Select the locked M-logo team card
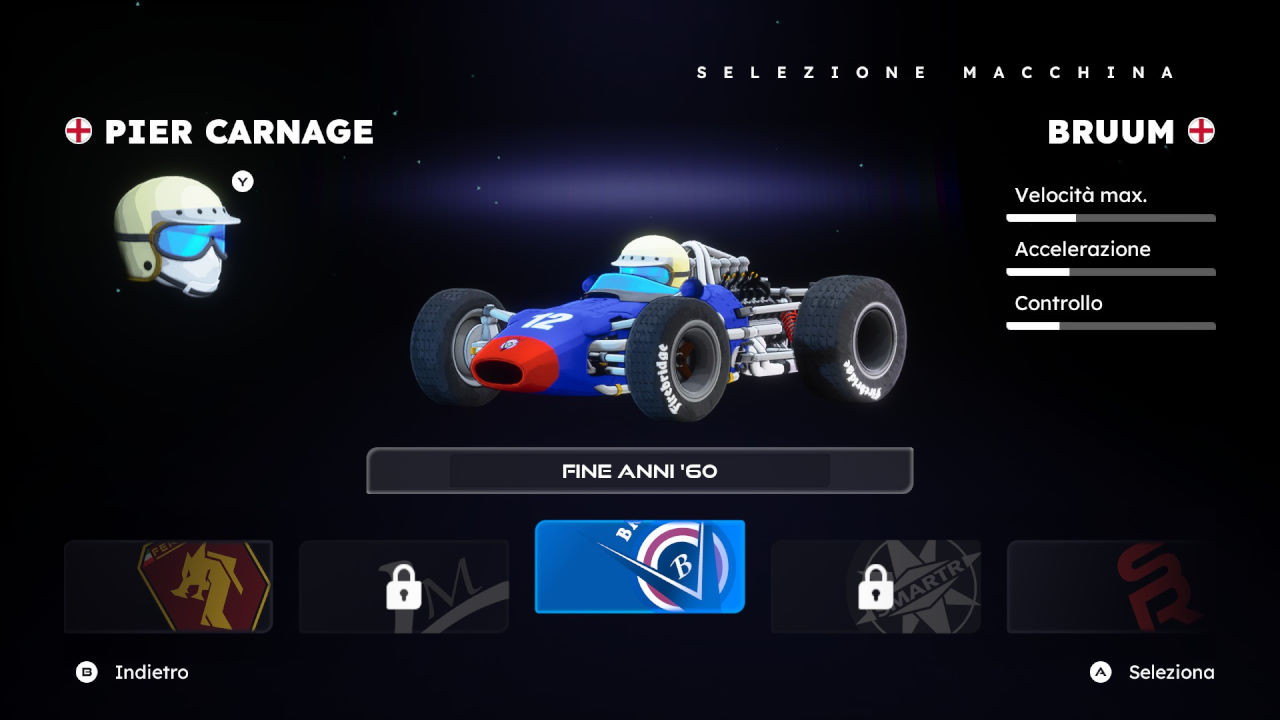This screenshot has width=1280, height=720. [x=404, y=587]
